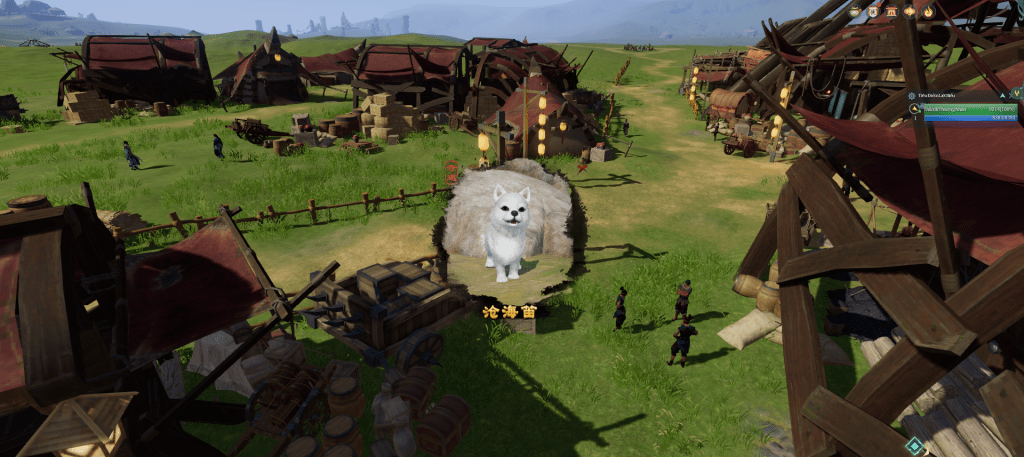Click the teal diamond icon
Screen dimensions: 1024x457
tap(913, 446)
